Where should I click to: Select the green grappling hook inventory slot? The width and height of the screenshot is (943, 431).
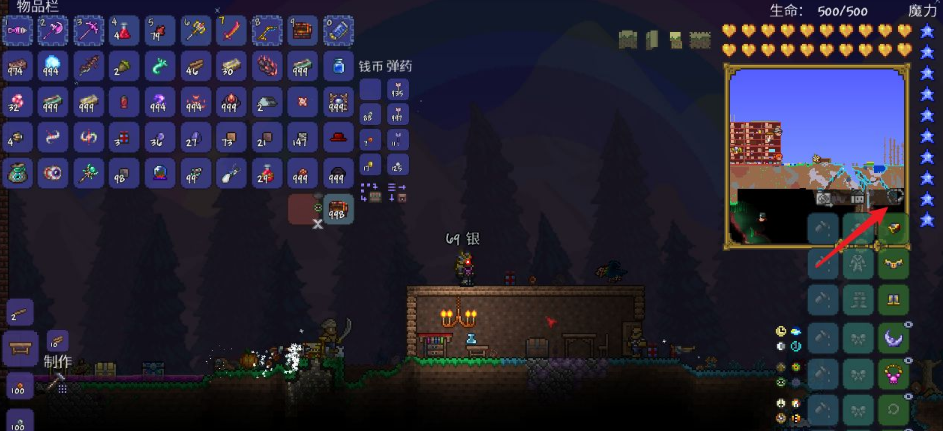160,66
